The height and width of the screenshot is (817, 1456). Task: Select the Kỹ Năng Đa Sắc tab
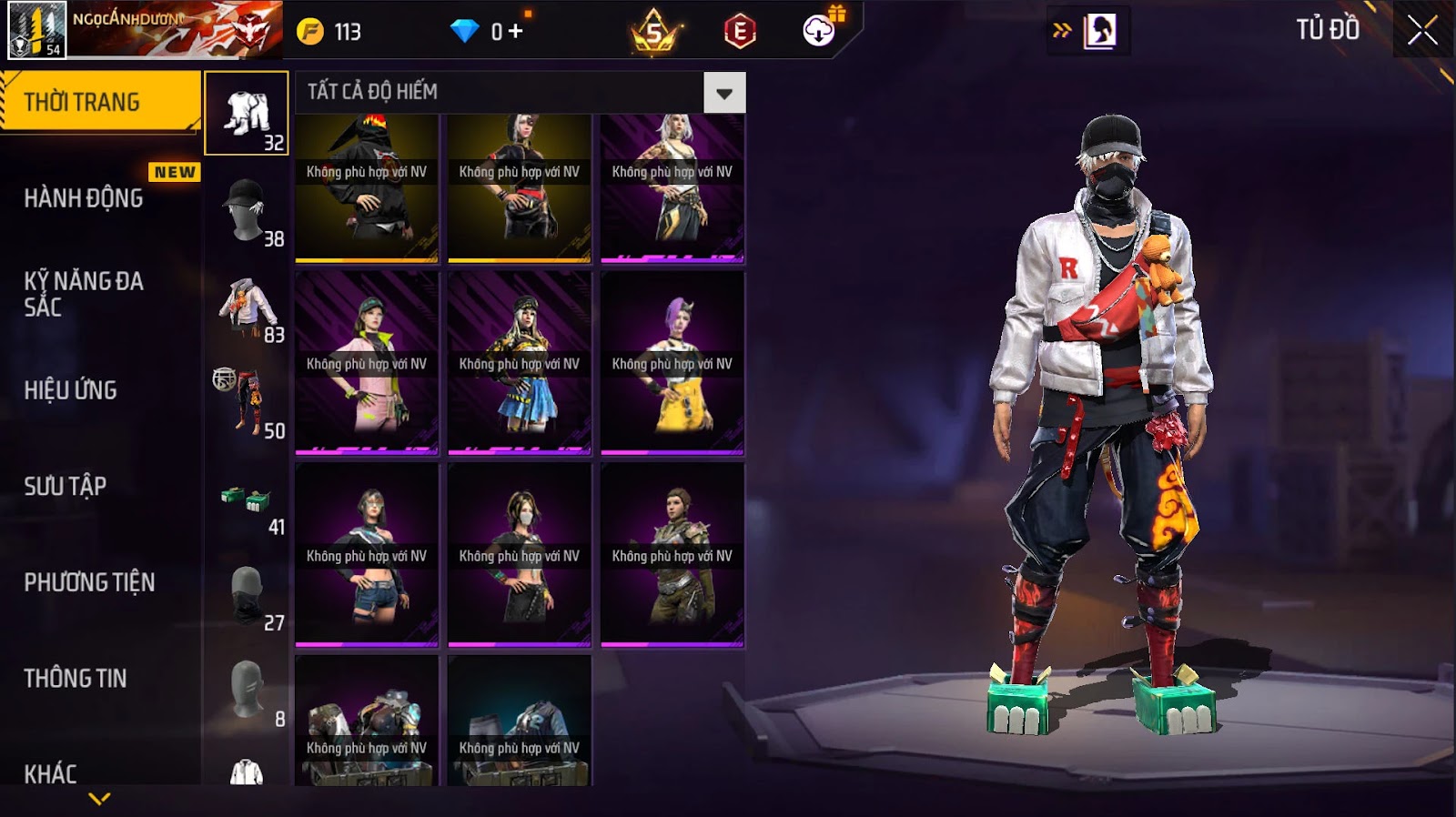tap(84, 294)
